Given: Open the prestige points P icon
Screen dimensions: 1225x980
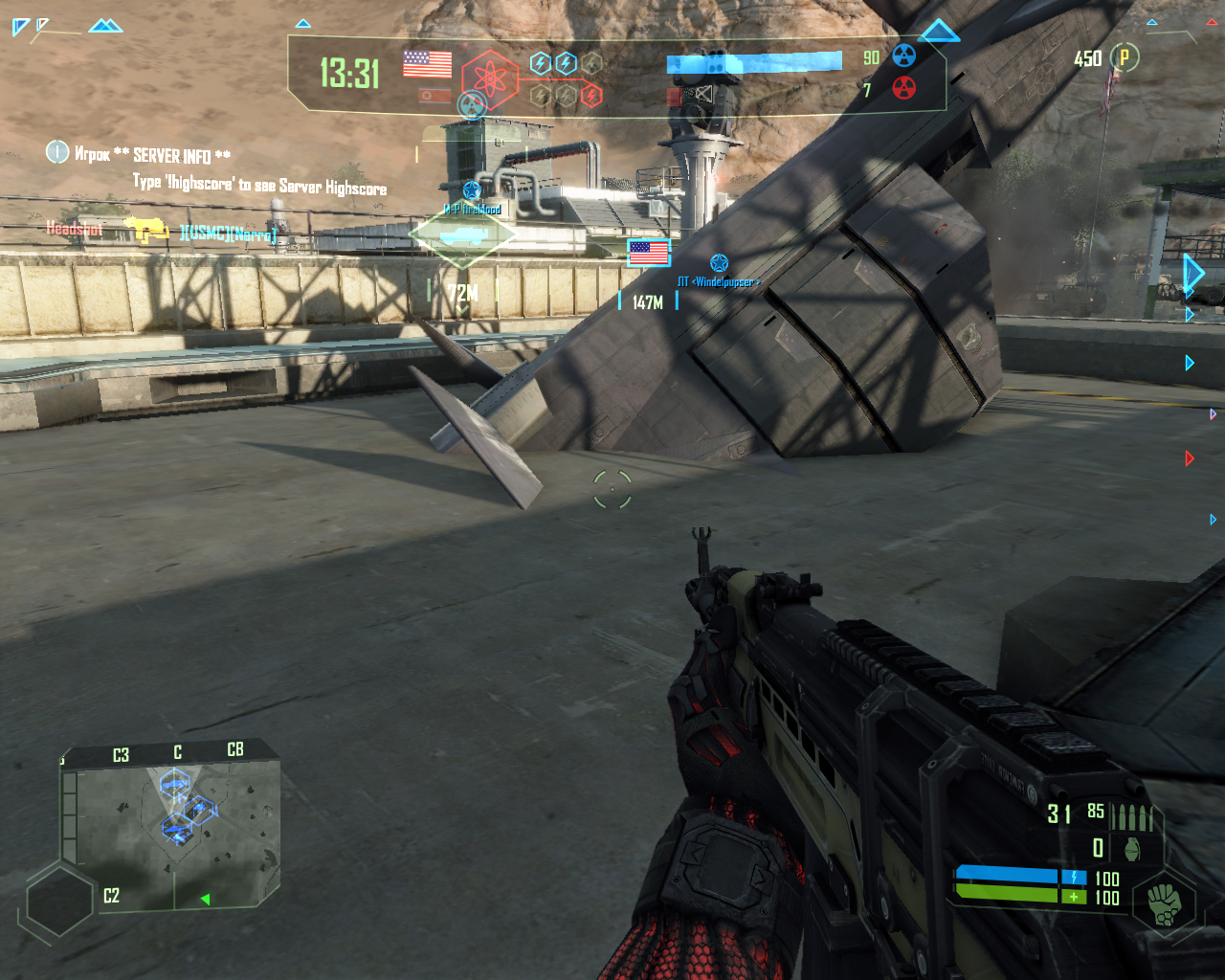Looking at the screenshot, I should 1125,57.
